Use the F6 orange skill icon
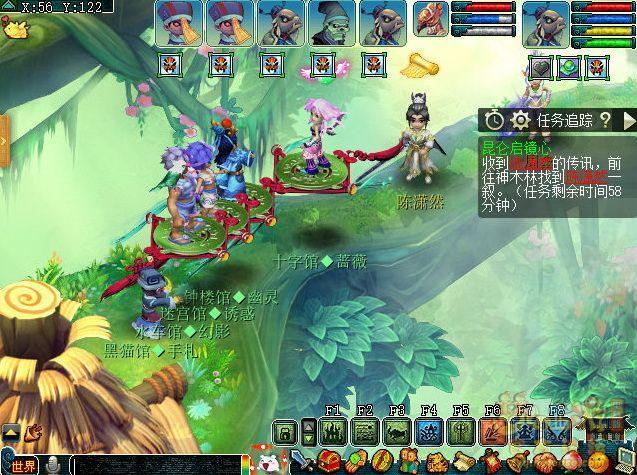Image resolution: width=637 pixels, height=475 pixels. point(492,432)
